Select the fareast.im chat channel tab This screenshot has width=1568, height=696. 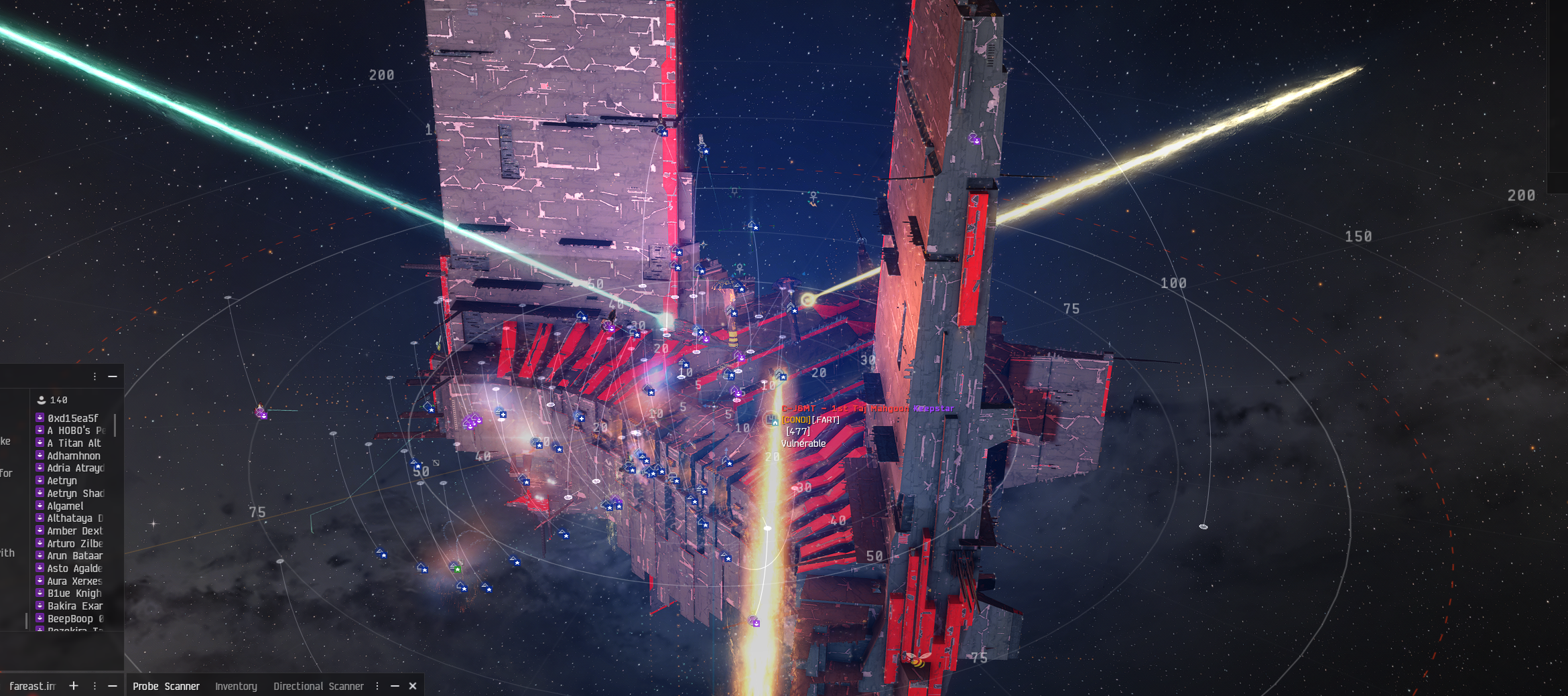(32, 686)
